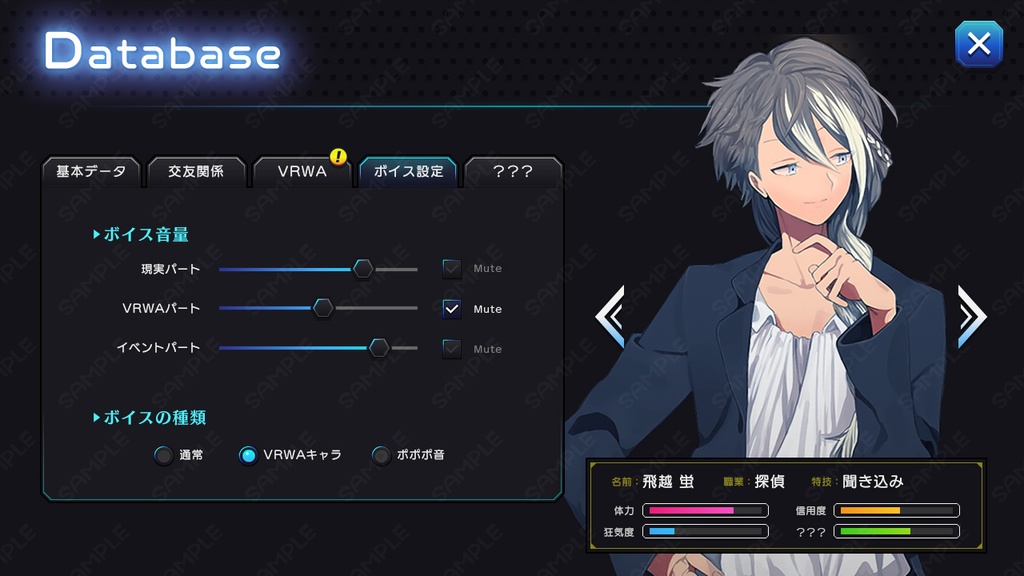Image resolution: width=1024 pixels, height=576 pixels.
Task: Switch to the 基本データ tab
Action: [x=91, y=172]
